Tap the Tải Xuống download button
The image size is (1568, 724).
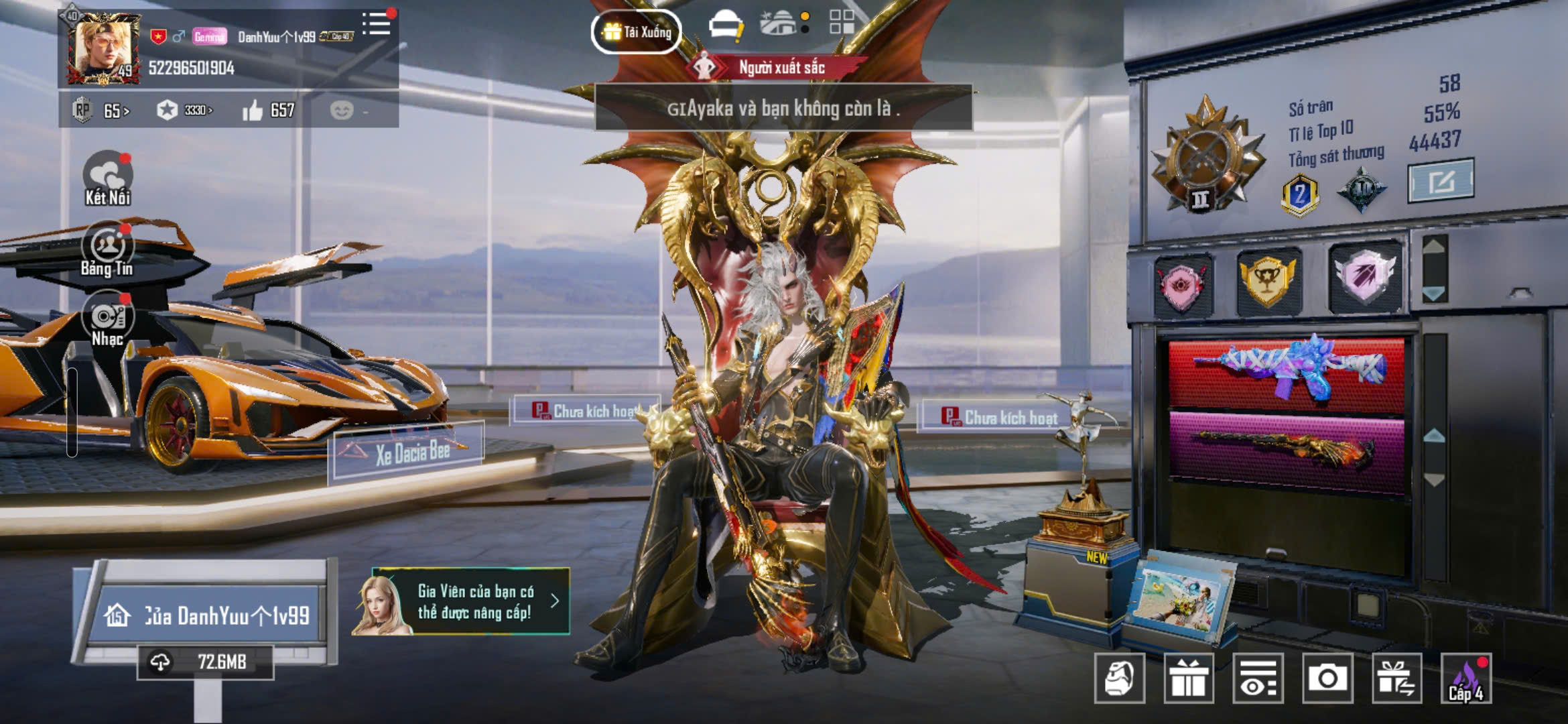tap(637, 32)
